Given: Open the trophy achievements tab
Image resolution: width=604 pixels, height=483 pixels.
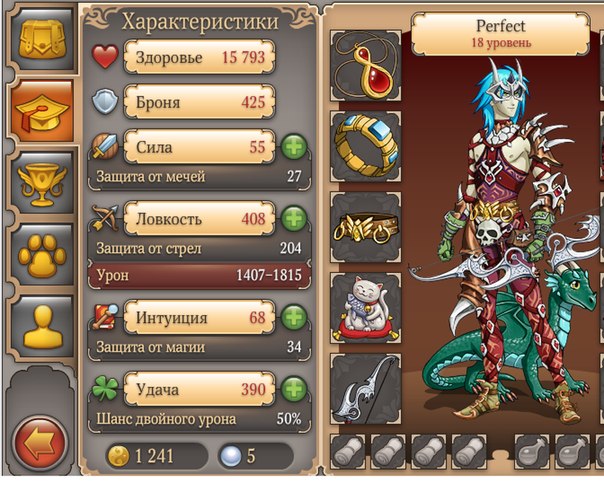Looking at the screenshot, I should tap(41, 181).
